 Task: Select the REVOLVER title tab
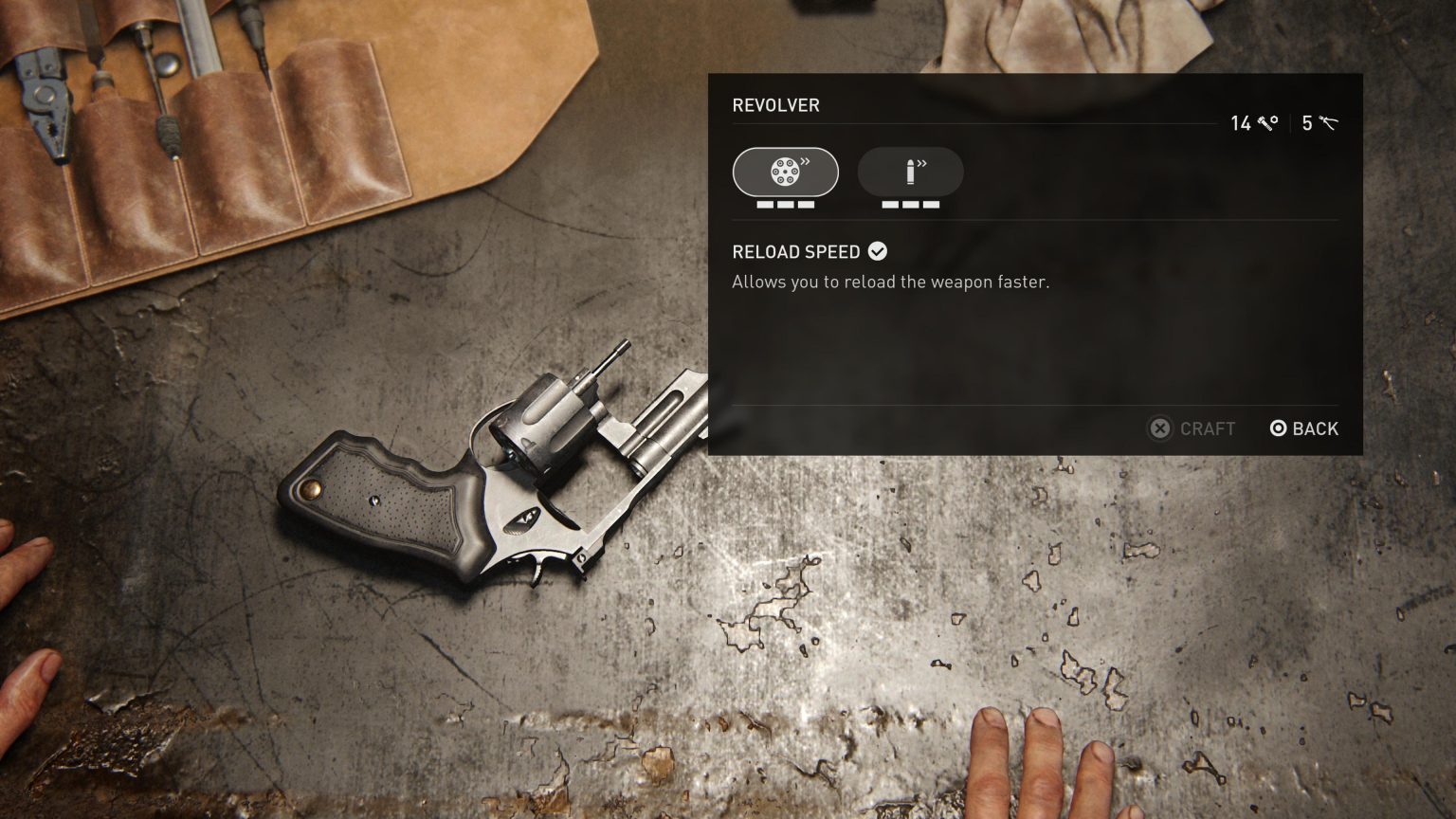[775, 105]
